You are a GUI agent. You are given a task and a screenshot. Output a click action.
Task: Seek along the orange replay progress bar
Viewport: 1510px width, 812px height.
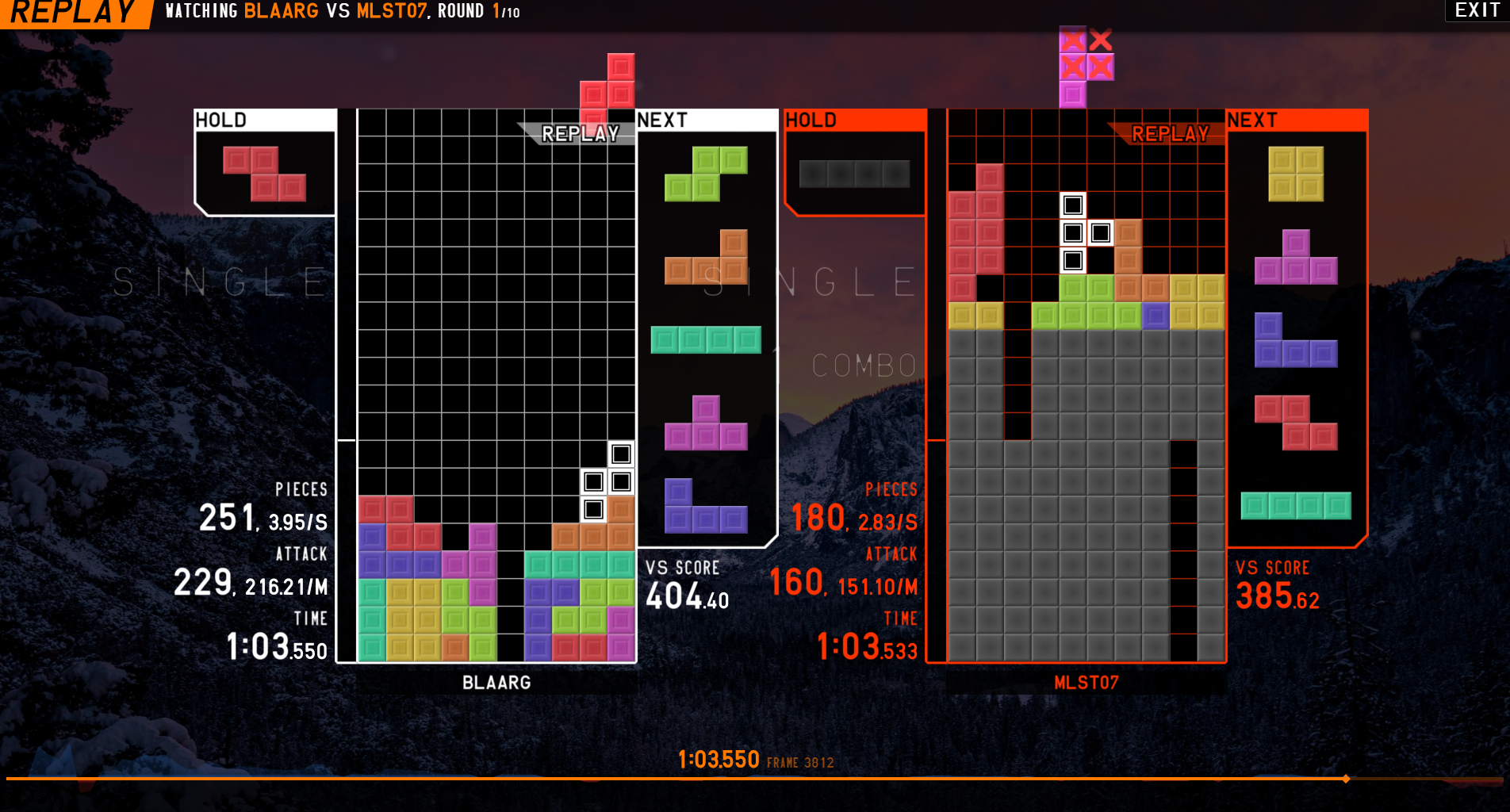tap(674, 779)
